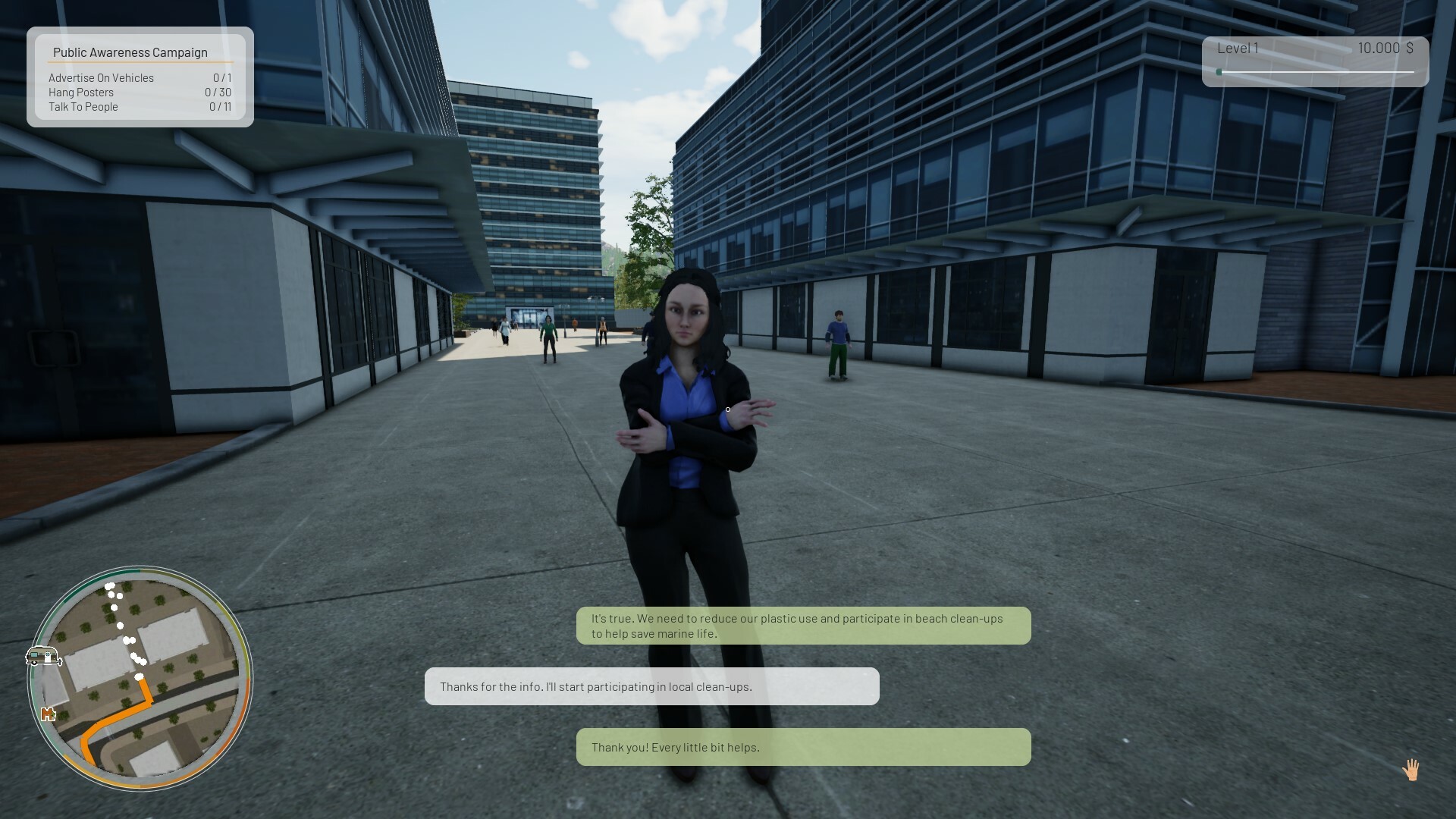This screenshot has height=819, width=1456.
Task: Click the dialogue line about beach clean-ups
Action: pyautogui.click(x=803, y=626)
